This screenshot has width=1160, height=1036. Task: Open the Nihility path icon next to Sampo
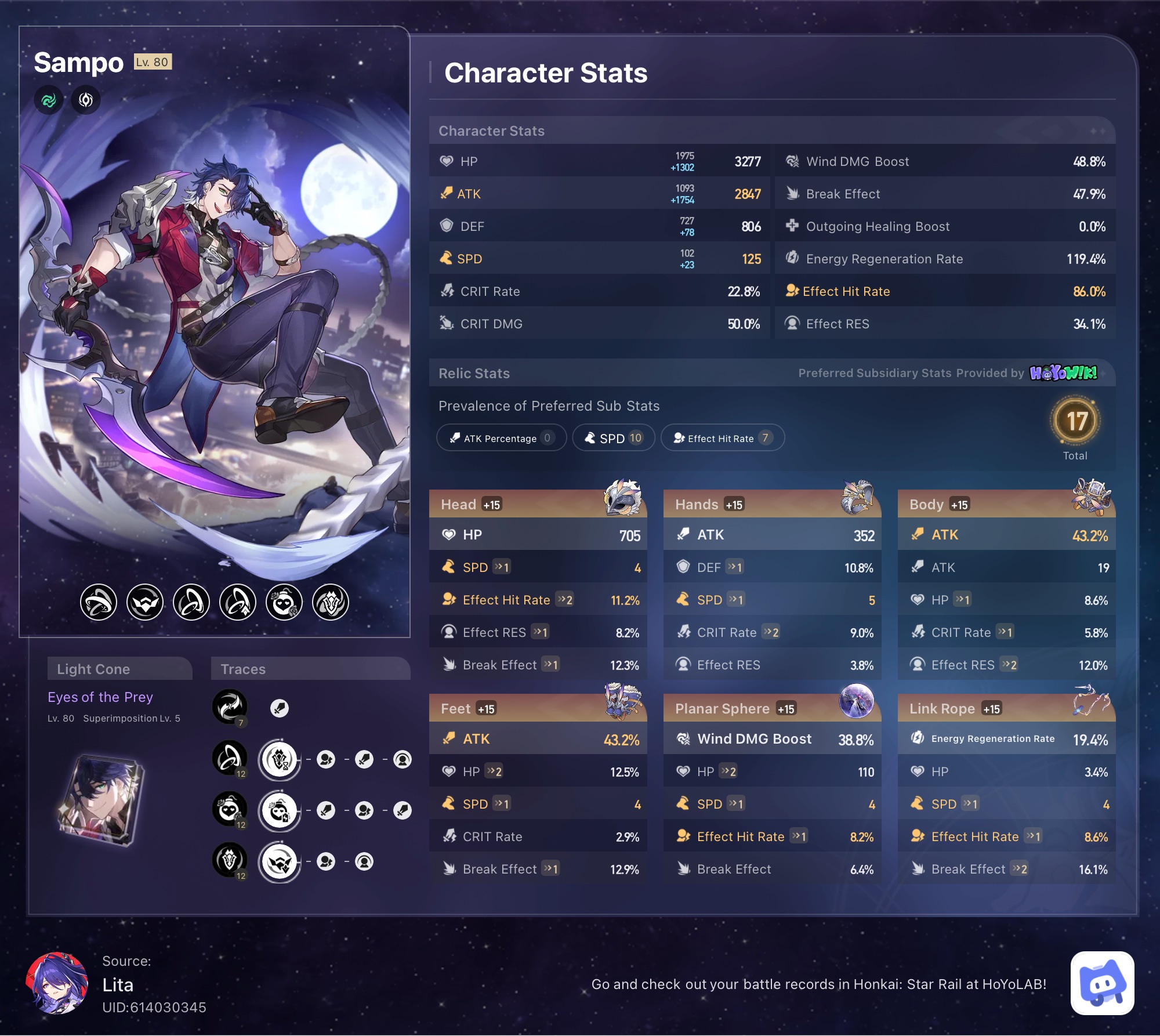point(85,99)
